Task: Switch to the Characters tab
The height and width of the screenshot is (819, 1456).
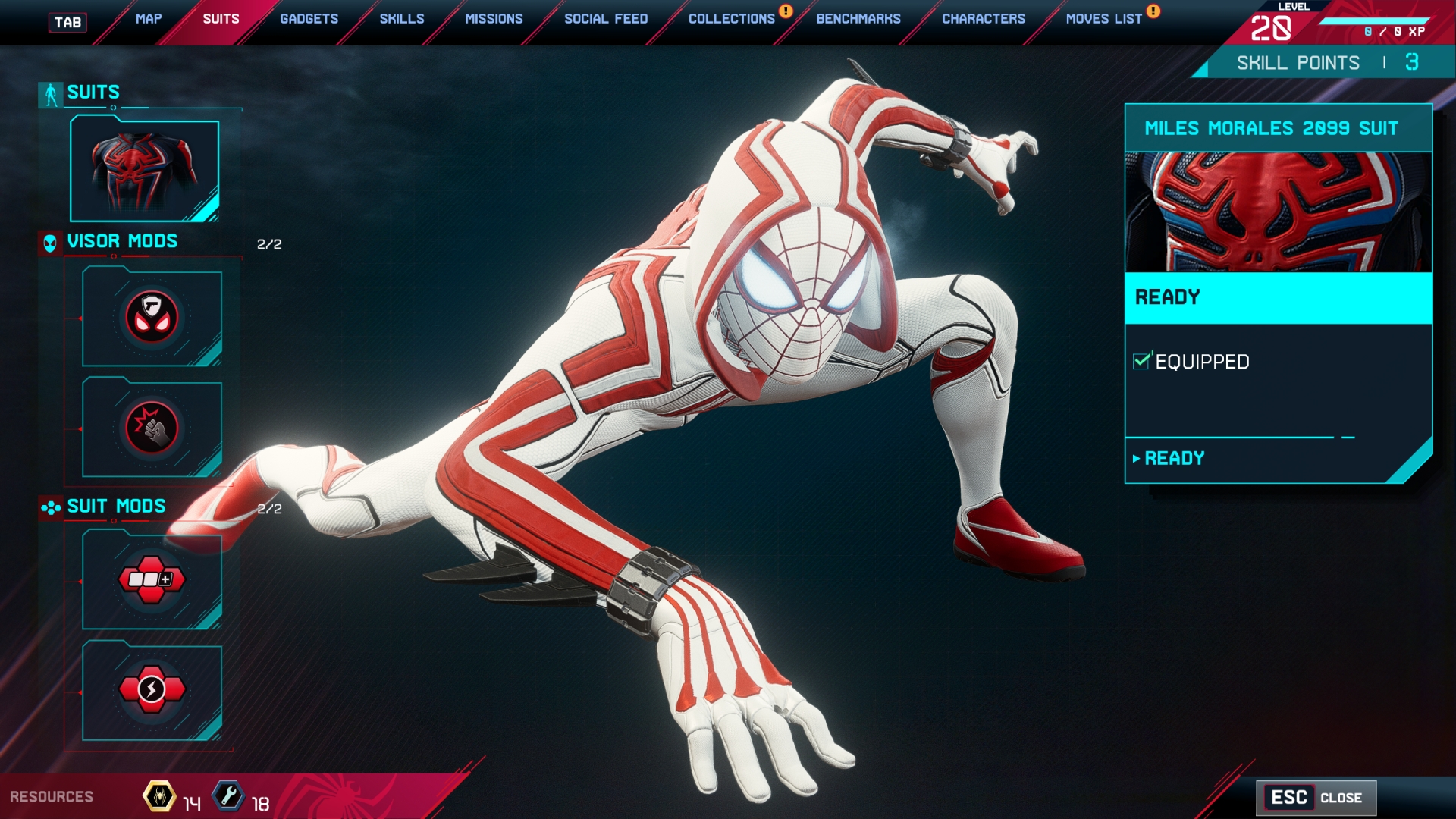Action: click(x=984, y=19)
